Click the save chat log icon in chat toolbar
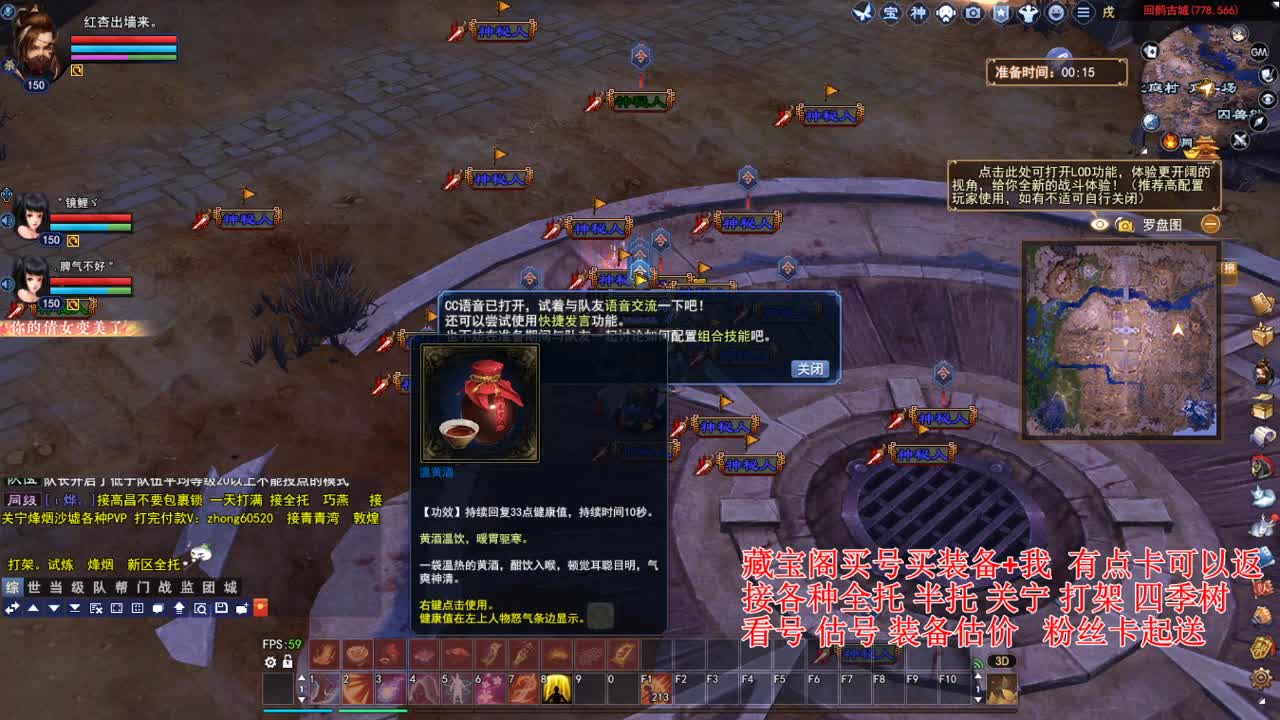Viewport: 1280px width, 720px height. pos(222,608)
